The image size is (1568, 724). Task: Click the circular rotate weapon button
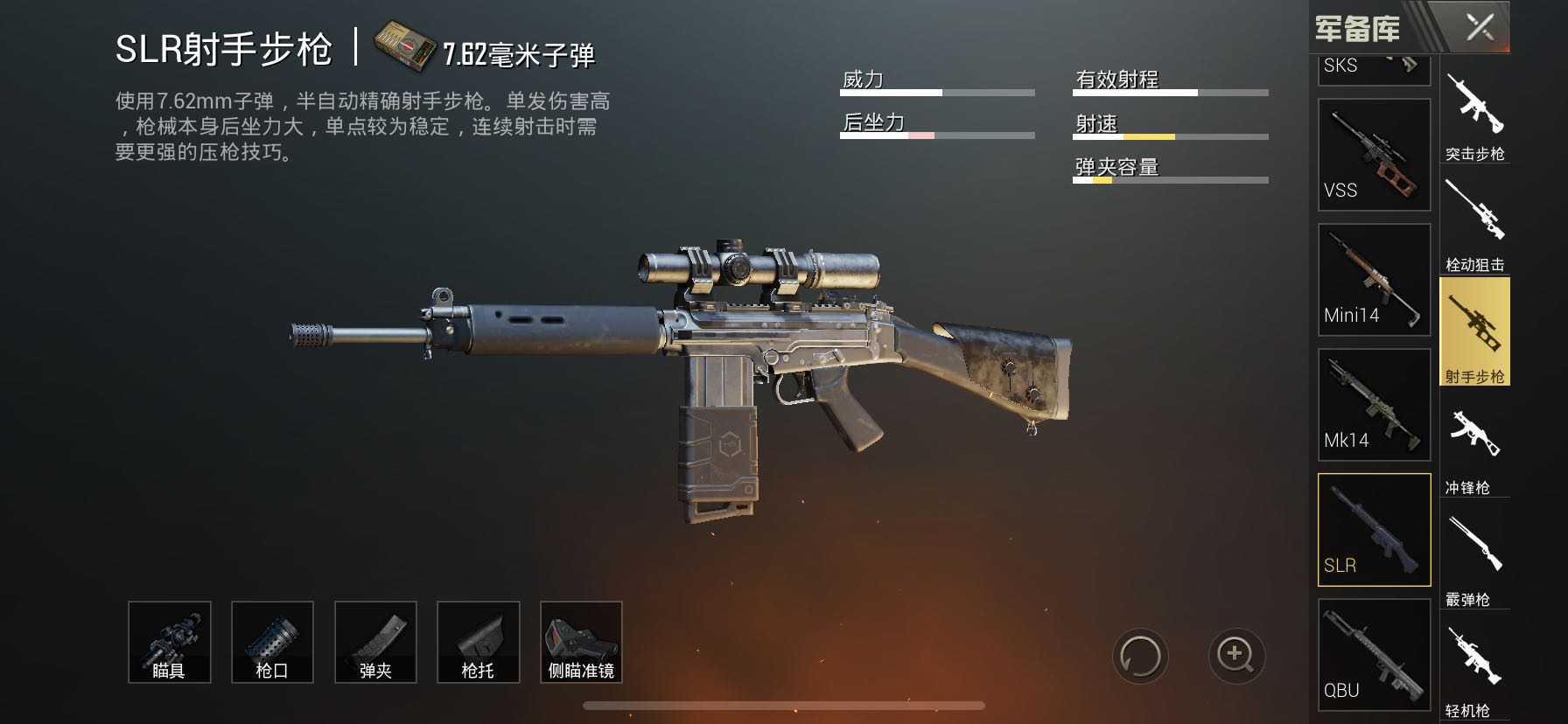pyautogui.click(x=1141, y=656)
